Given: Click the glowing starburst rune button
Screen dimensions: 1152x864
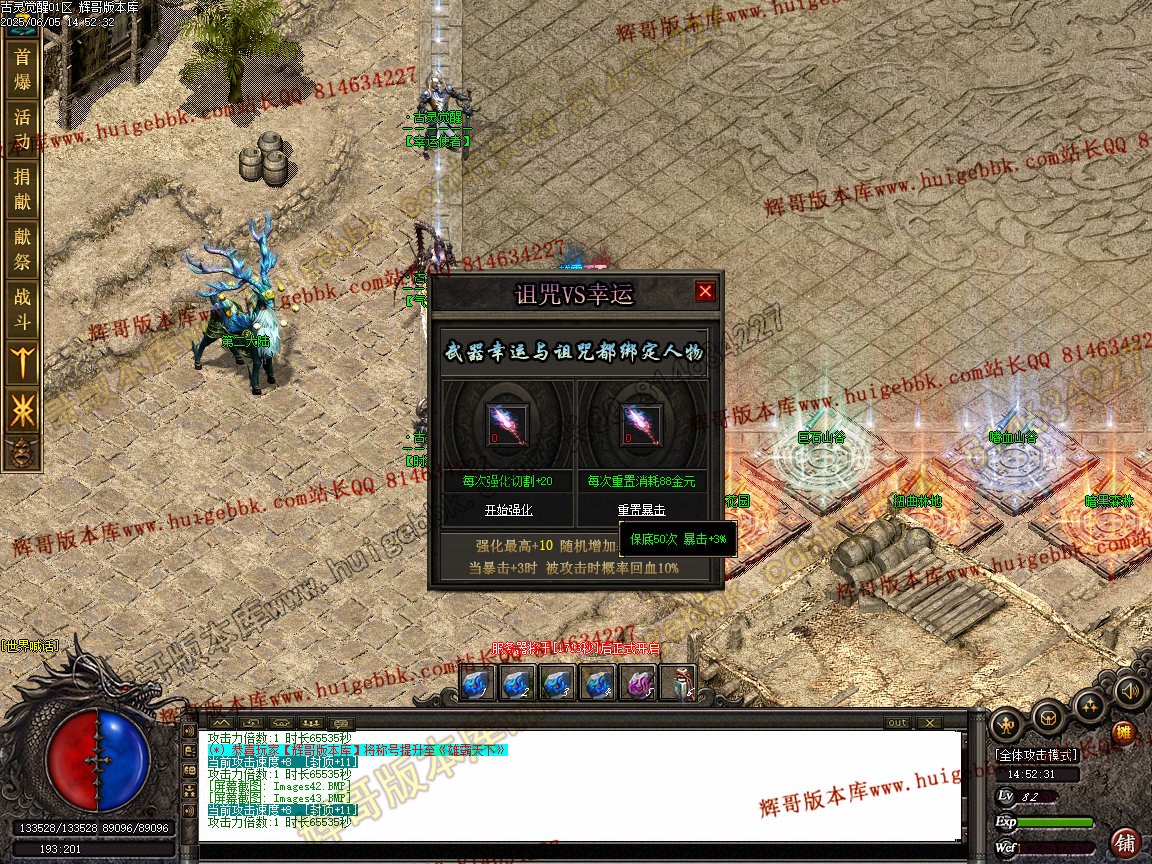Looking at the screenshot, I should click(x=22, y=410).
